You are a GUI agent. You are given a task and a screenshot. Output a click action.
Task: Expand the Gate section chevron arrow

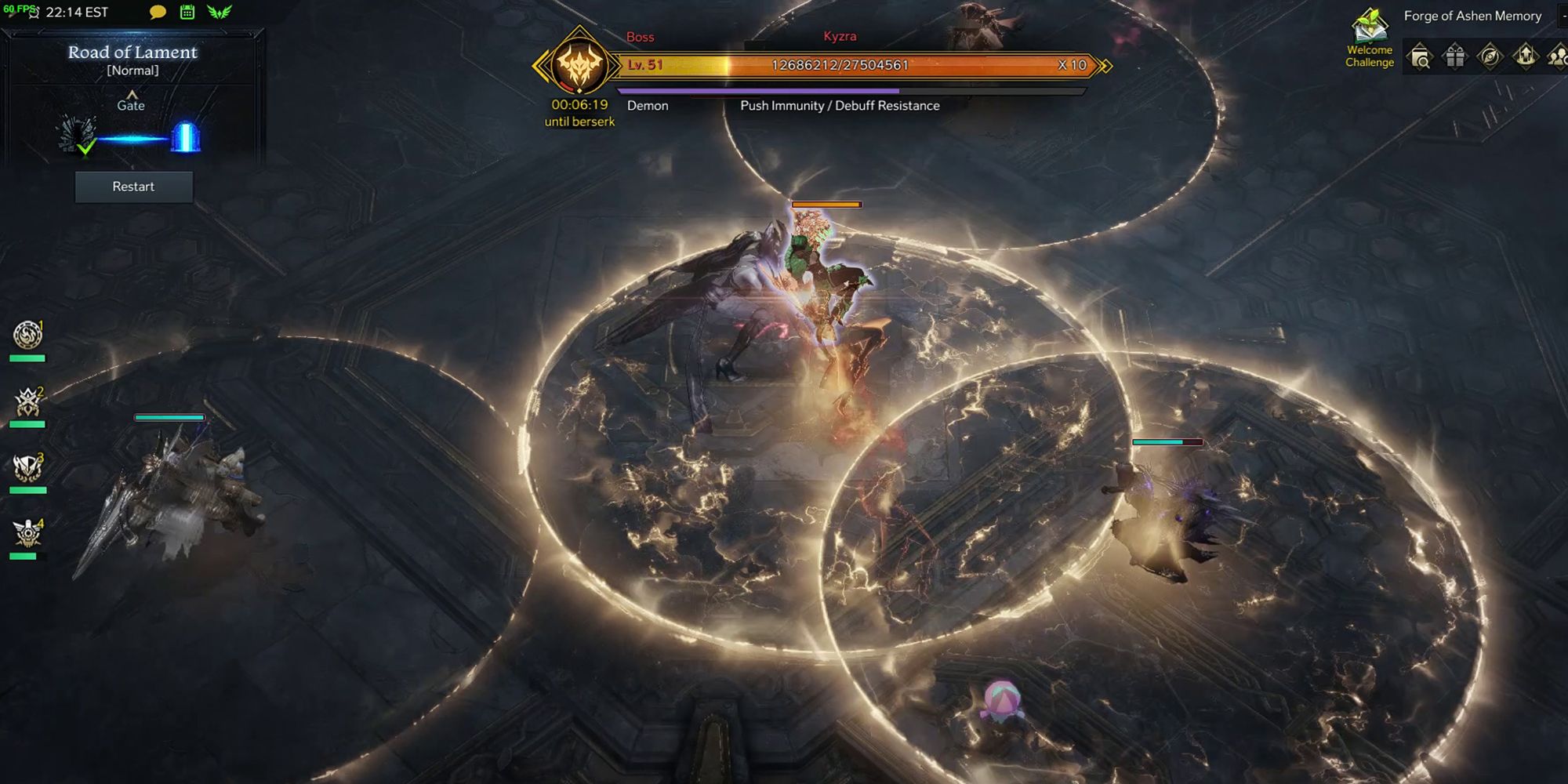[132, 93]
